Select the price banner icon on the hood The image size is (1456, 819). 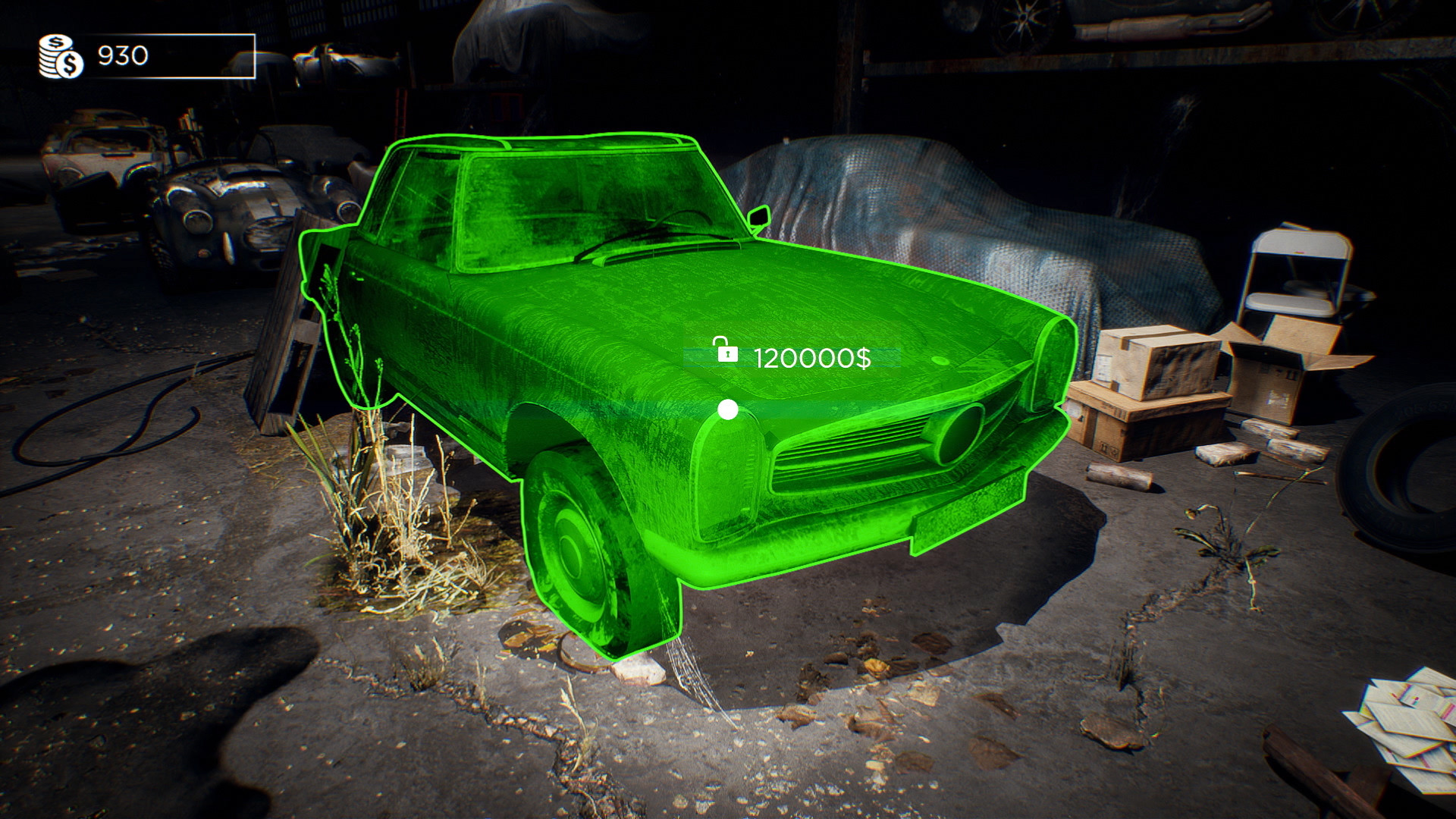pos(789,355)
